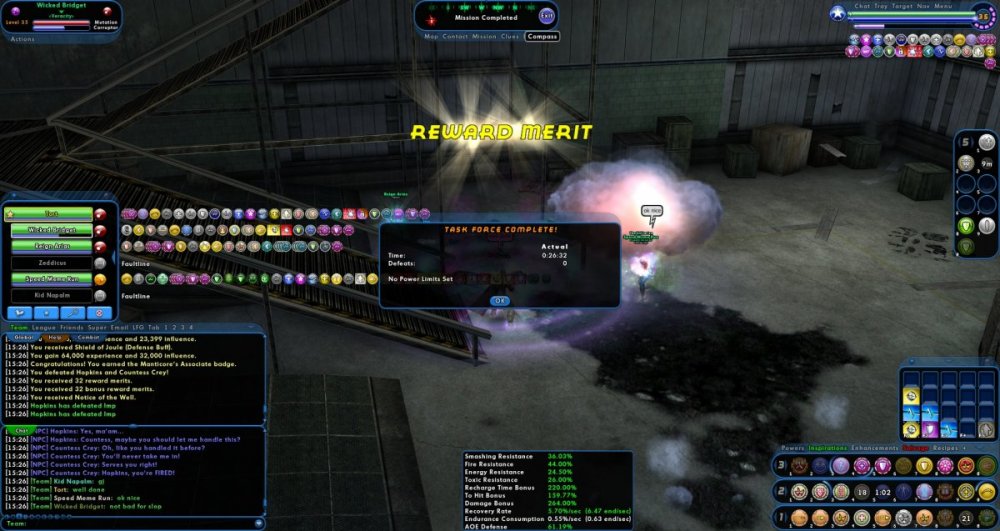Open the Enhancements window
Screen dimensions: 1000x531
click(x=876, y=449)
